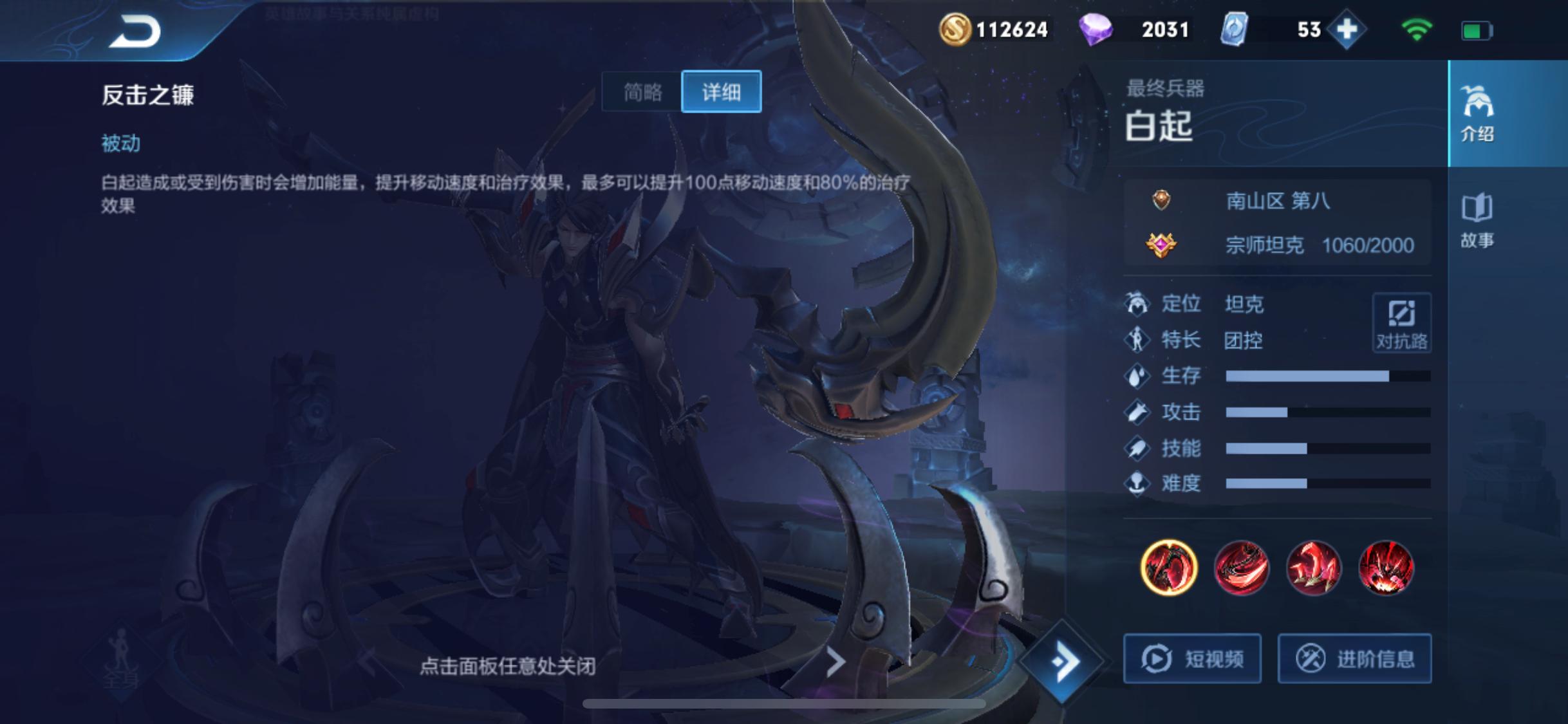Switch to 简略 view
Viewport: 1568px width, 724px height.
coord(643,91)
